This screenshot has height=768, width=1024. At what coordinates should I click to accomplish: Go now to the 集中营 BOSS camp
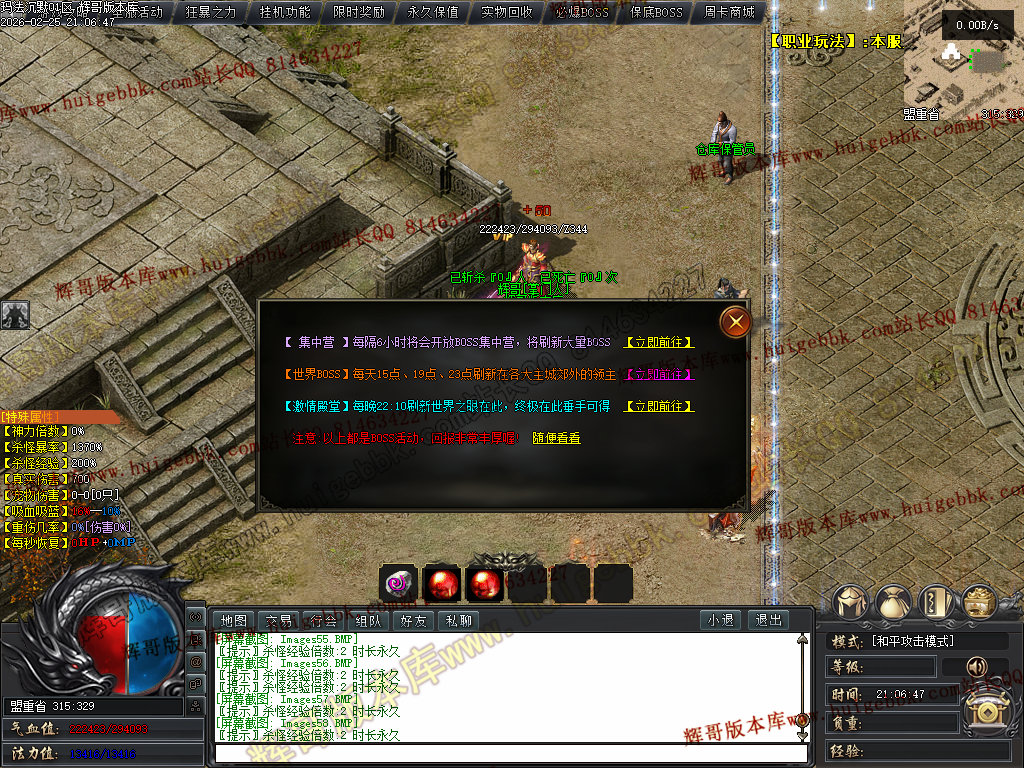[x=658, y=342]
